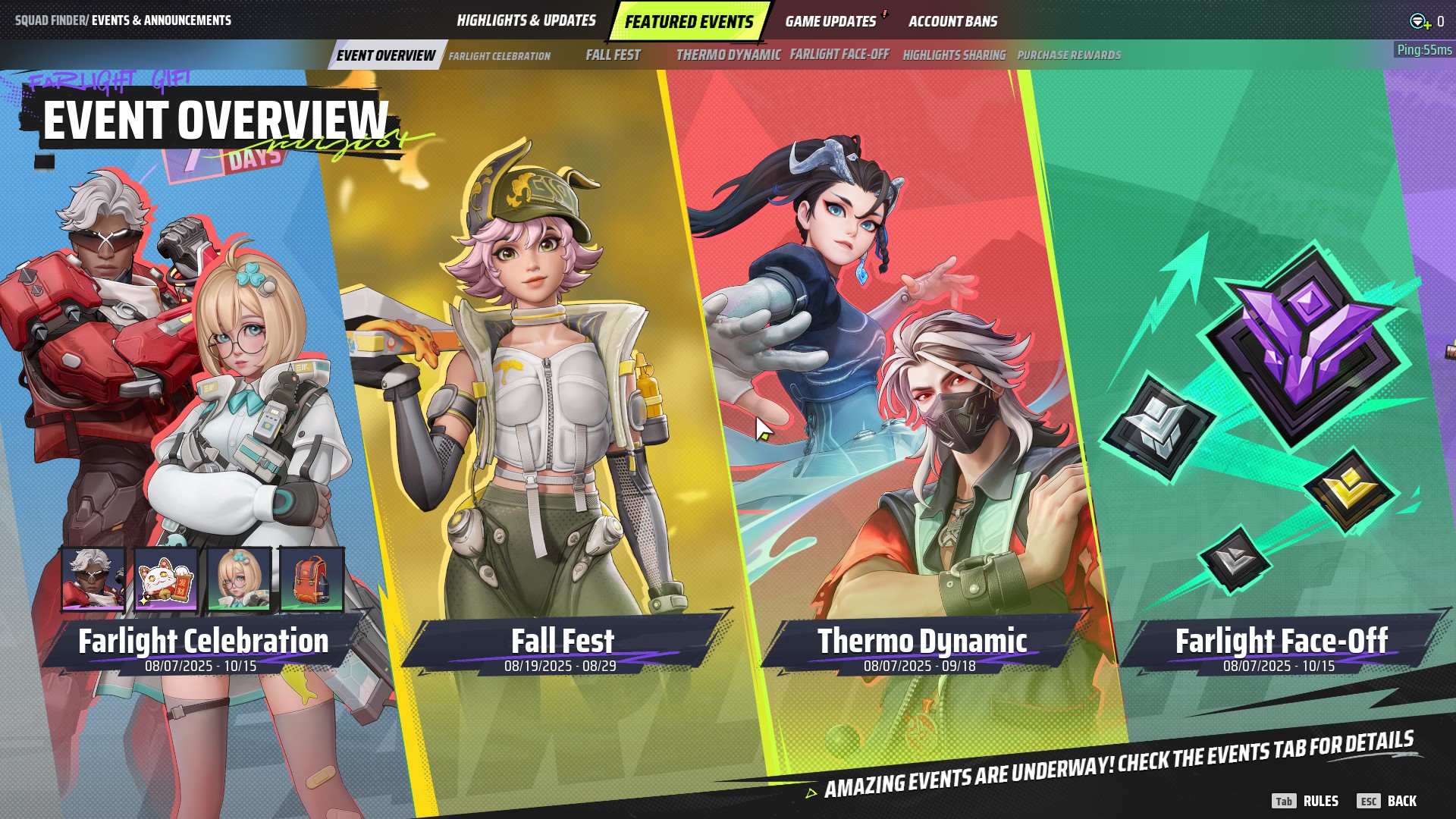1456x819 pixels.
Task: Go to the Highlights Sharing sub-tab
Action: (954, 55)
